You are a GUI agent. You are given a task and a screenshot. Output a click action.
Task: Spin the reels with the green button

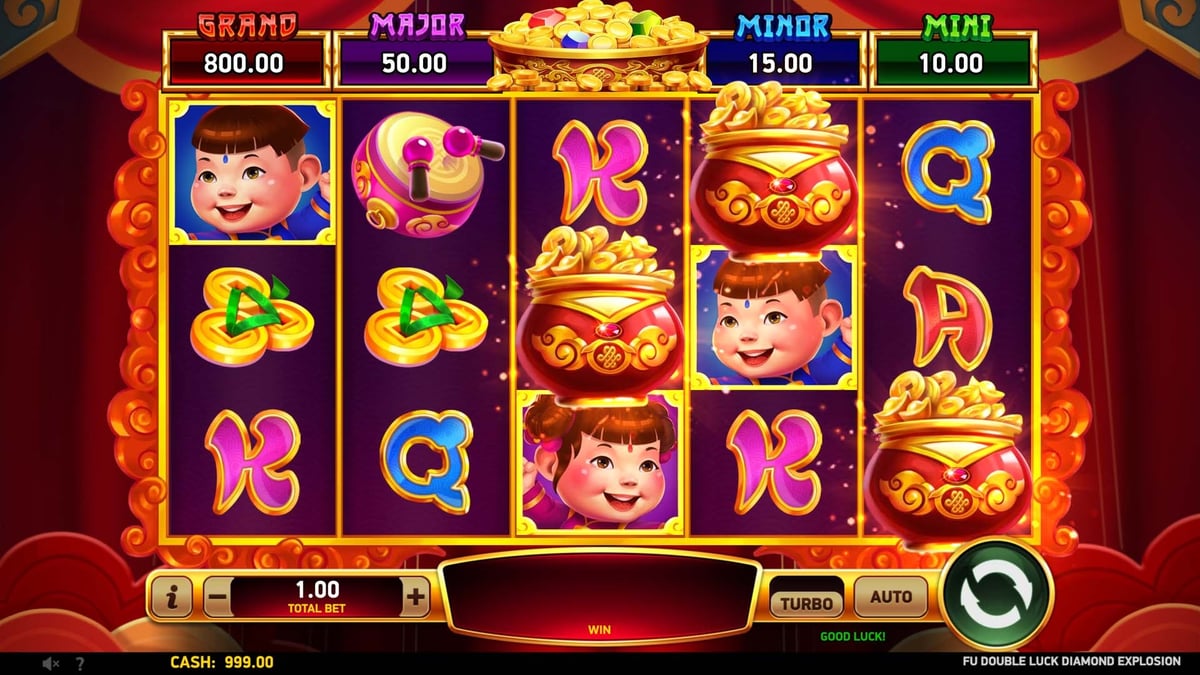(x=995, y=595)
